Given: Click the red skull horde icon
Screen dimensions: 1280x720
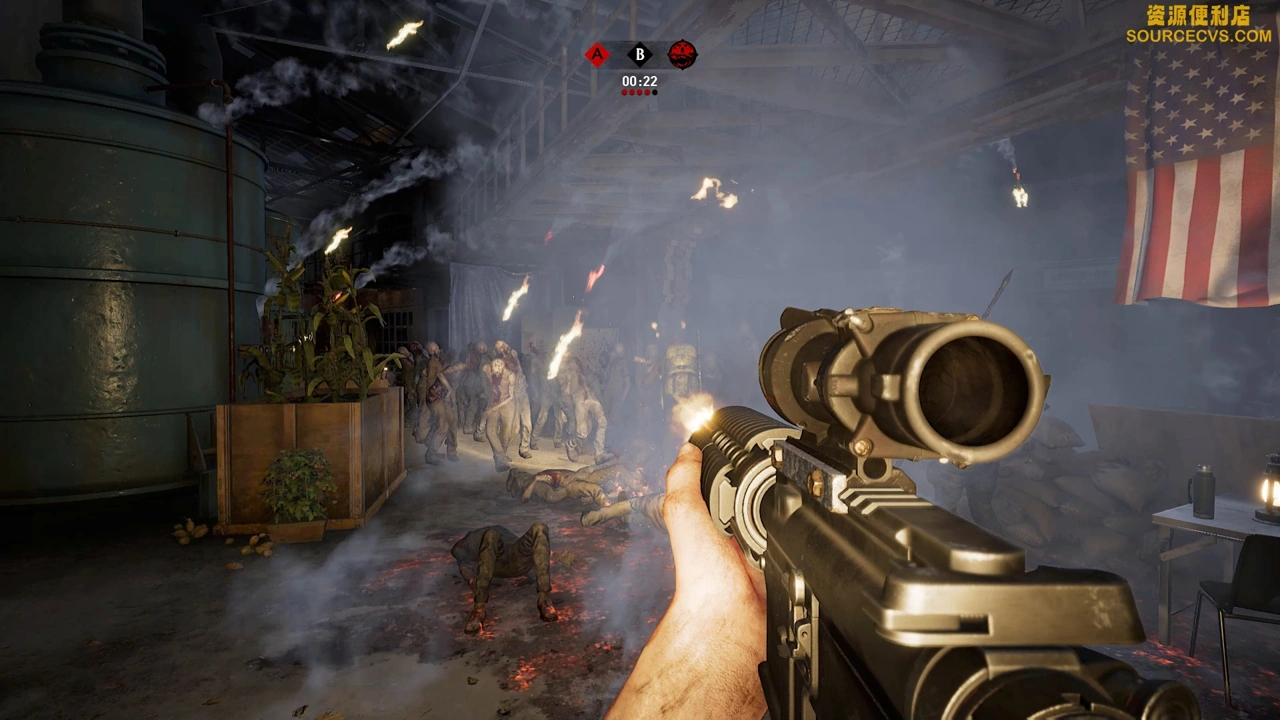Looking at the screenshot, I should (682, 54).
